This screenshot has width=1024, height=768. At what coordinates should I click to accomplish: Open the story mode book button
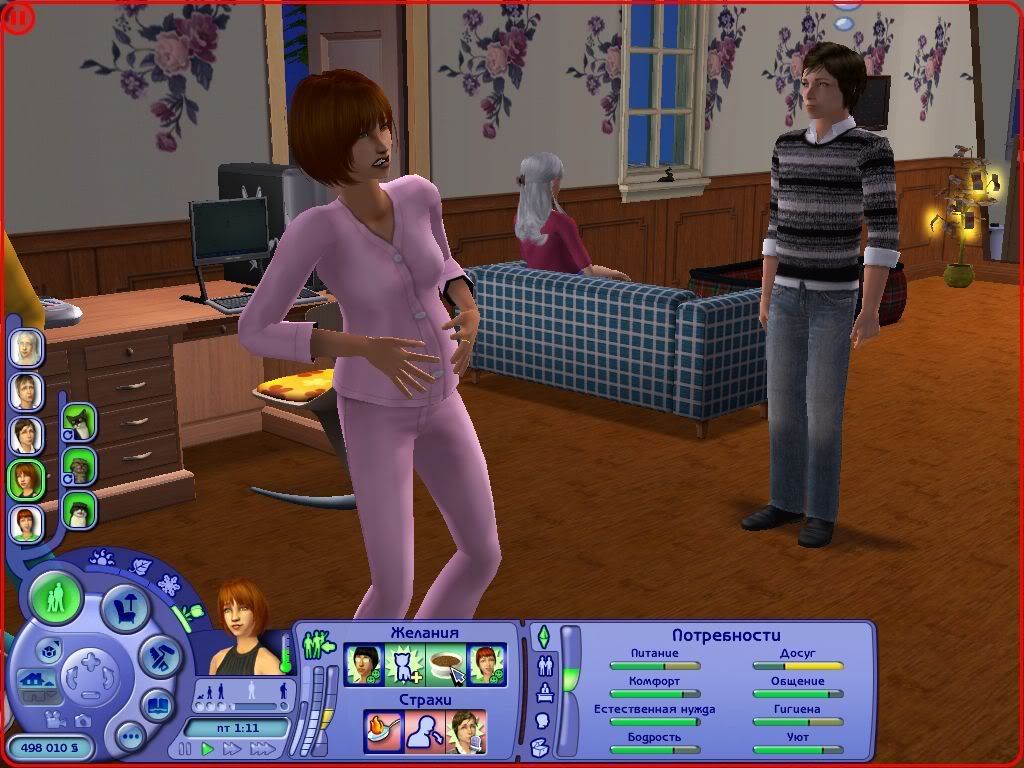[157, 704]
